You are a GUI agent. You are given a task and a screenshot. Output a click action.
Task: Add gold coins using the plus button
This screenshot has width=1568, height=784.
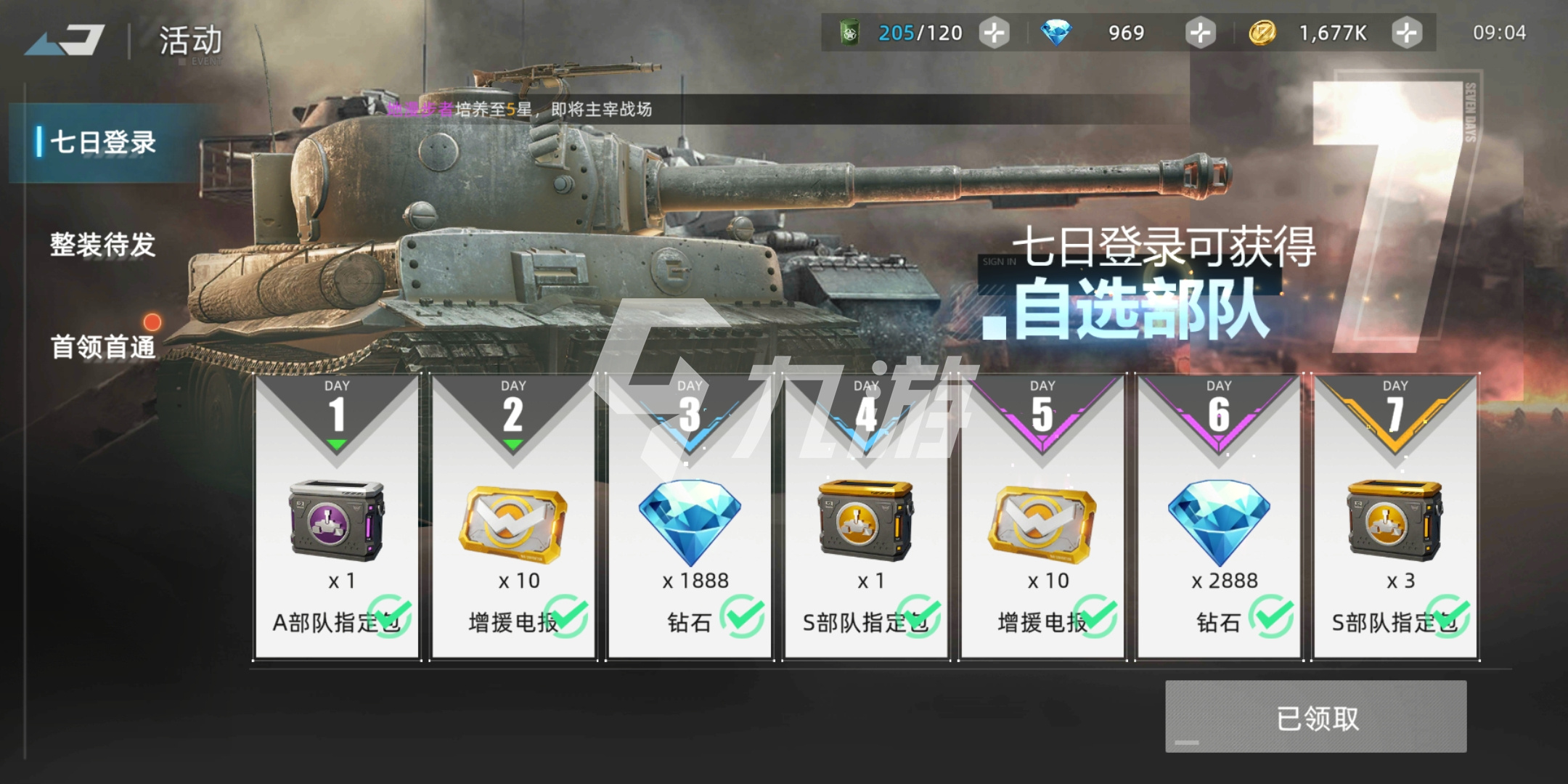pos(1407,33)
